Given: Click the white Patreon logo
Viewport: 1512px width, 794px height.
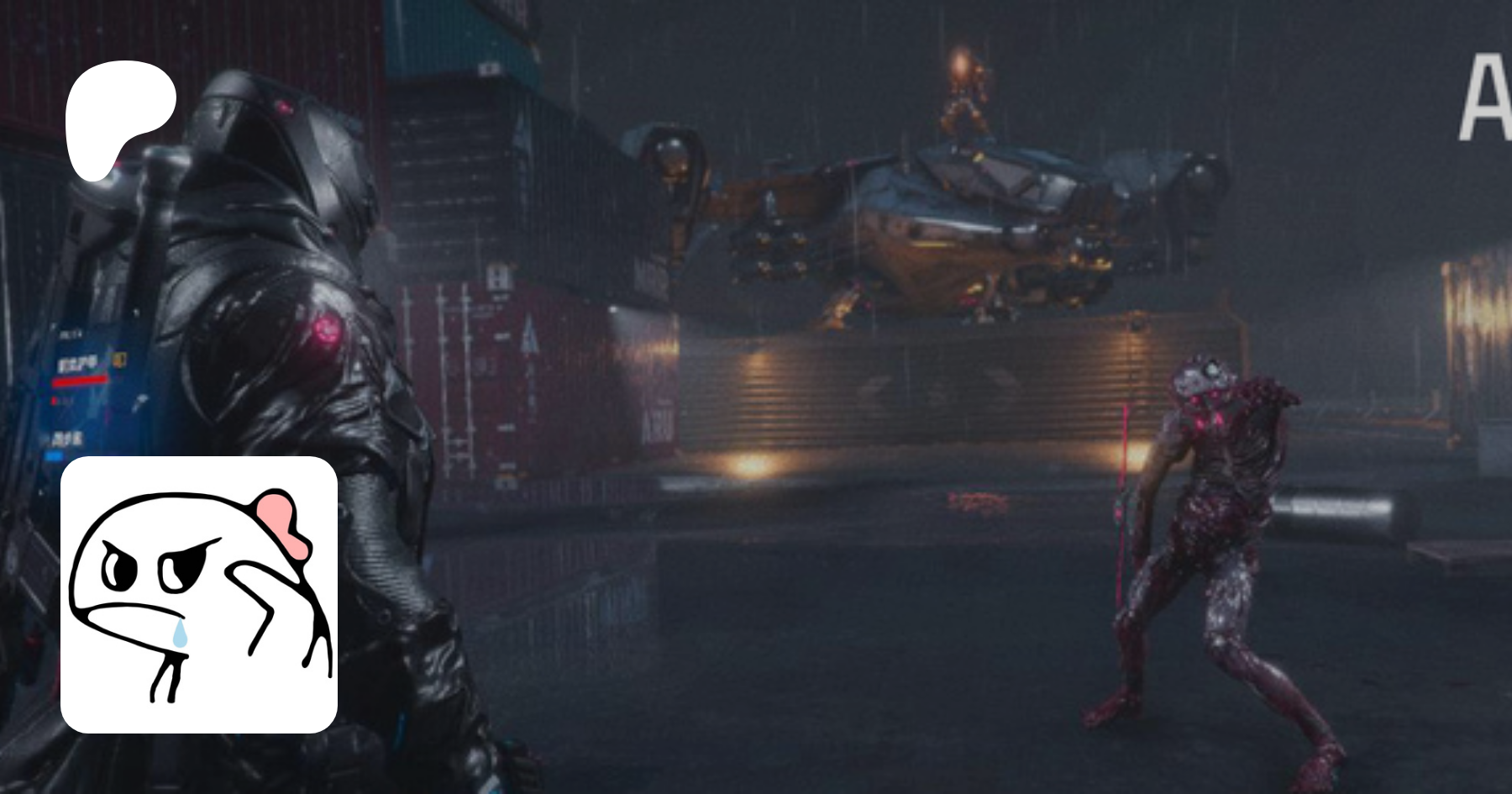Looking at the screenshot, I should coord(118,118).
